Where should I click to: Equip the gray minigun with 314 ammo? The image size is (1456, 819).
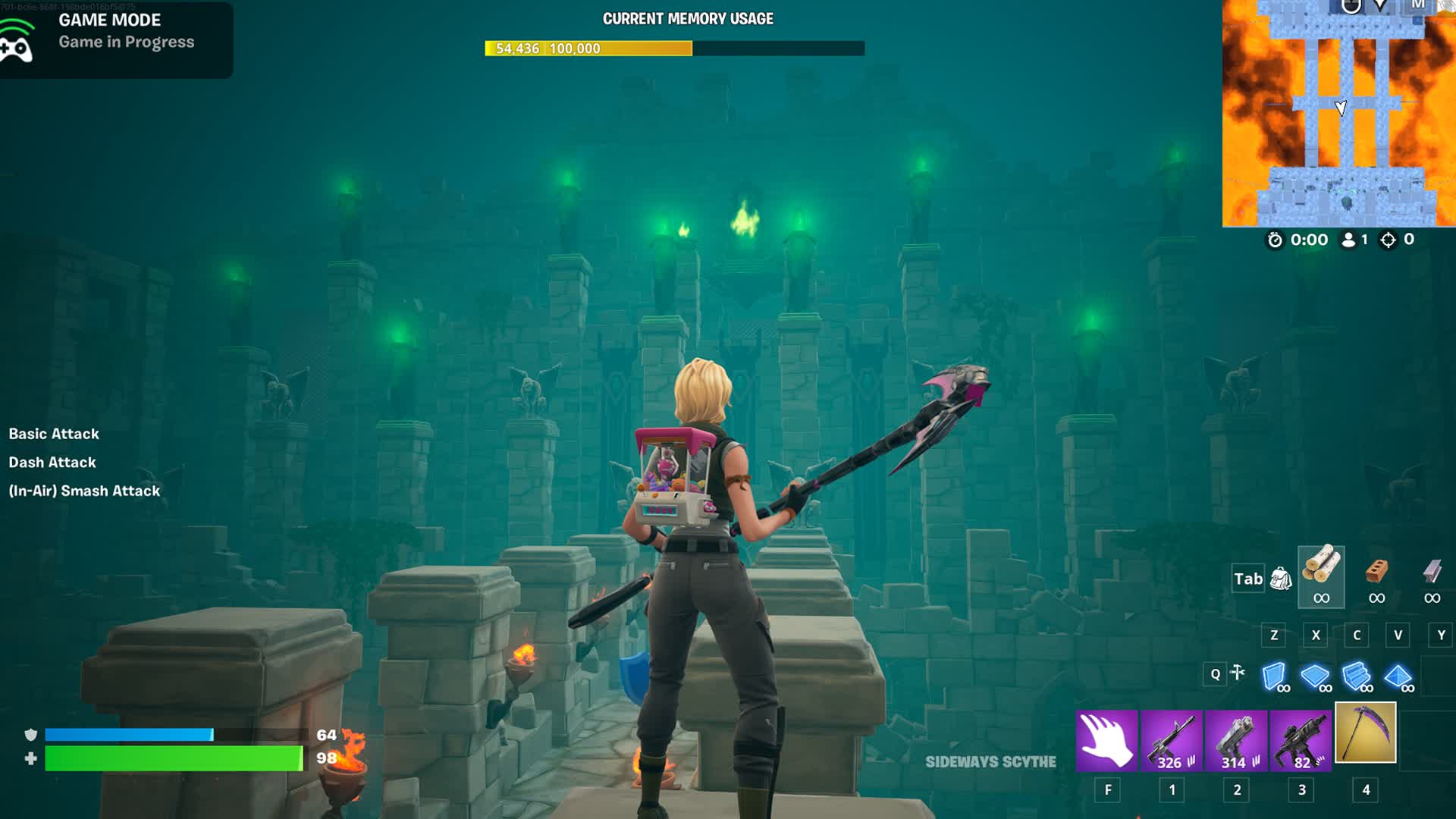tap(1236, 740)
